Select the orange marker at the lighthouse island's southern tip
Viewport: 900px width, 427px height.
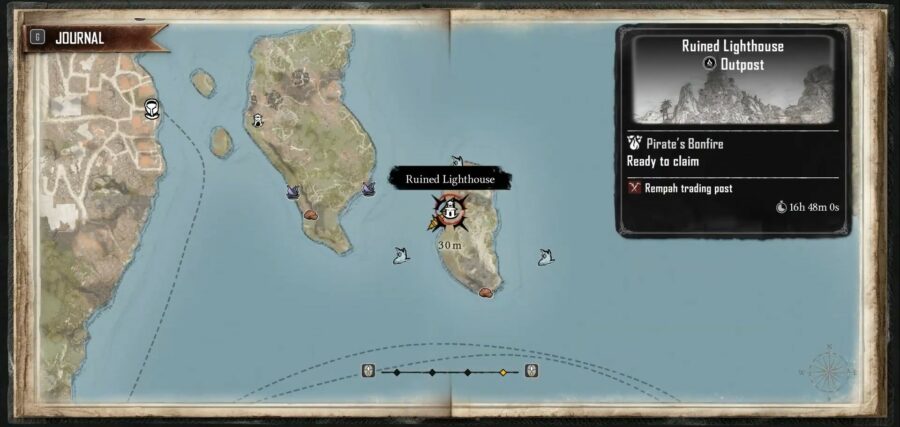coord(486,292)
